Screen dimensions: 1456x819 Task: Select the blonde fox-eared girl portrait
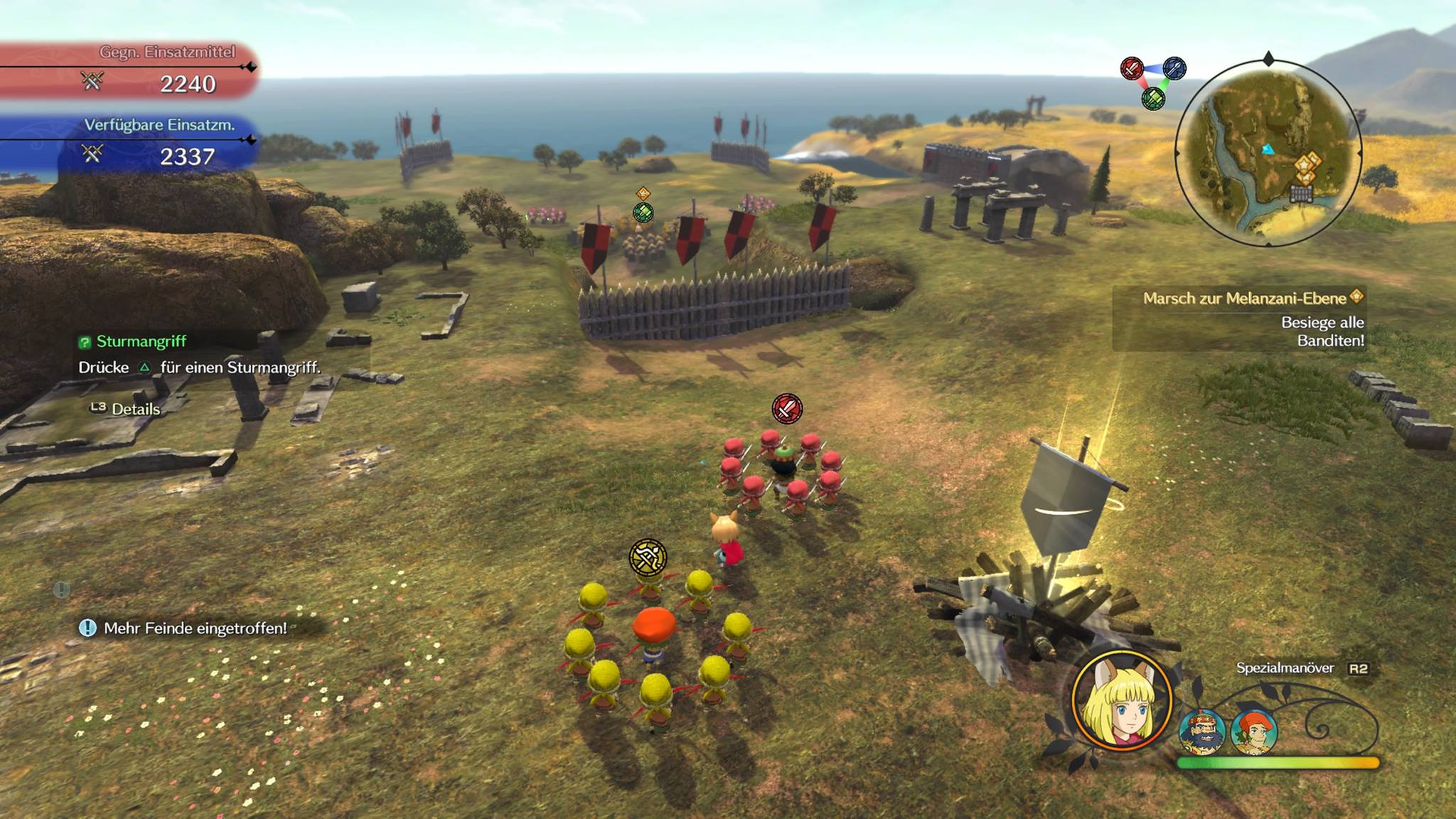[1121, 700]
